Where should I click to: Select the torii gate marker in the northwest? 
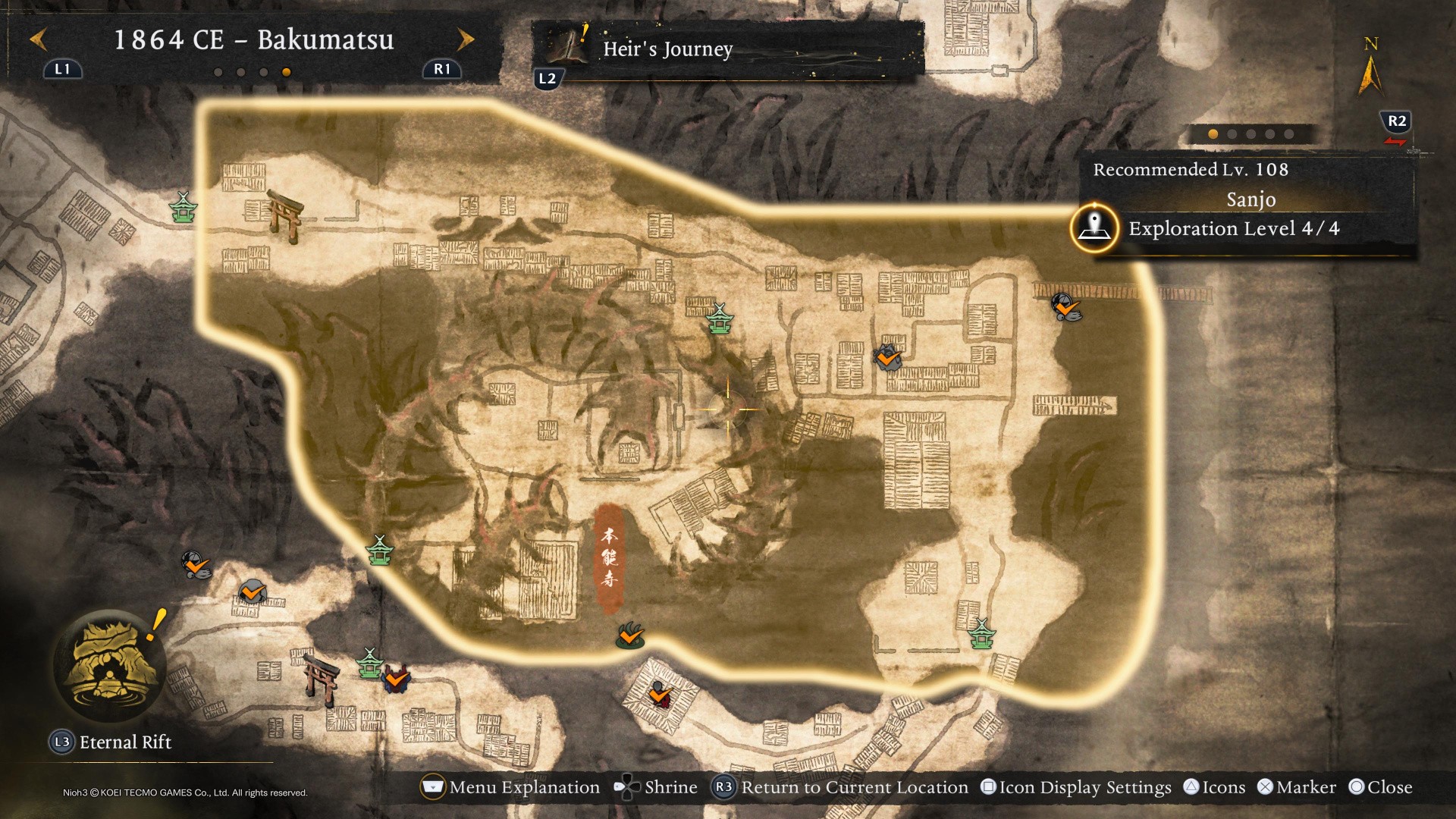(x=285, y=215)
